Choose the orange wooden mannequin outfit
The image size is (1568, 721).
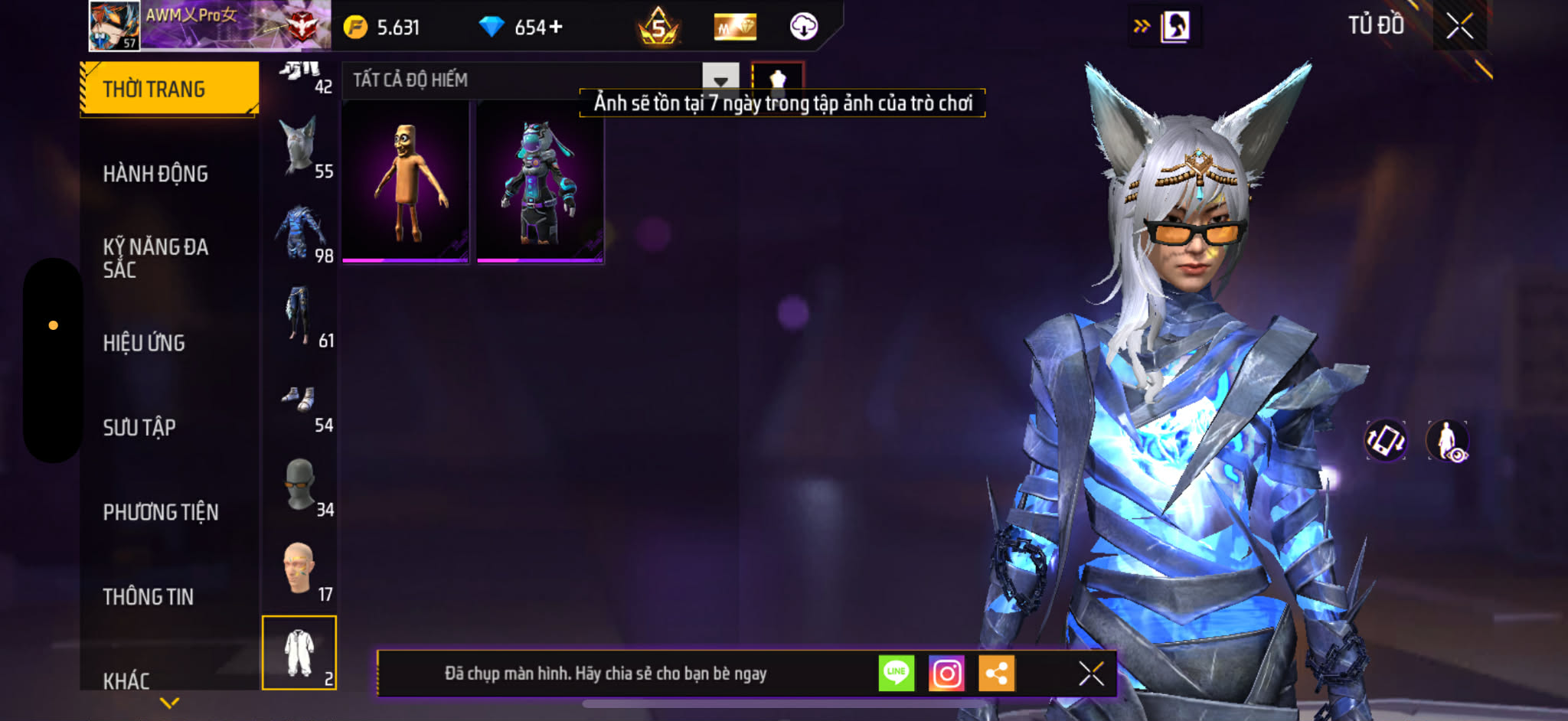(406, 182)
